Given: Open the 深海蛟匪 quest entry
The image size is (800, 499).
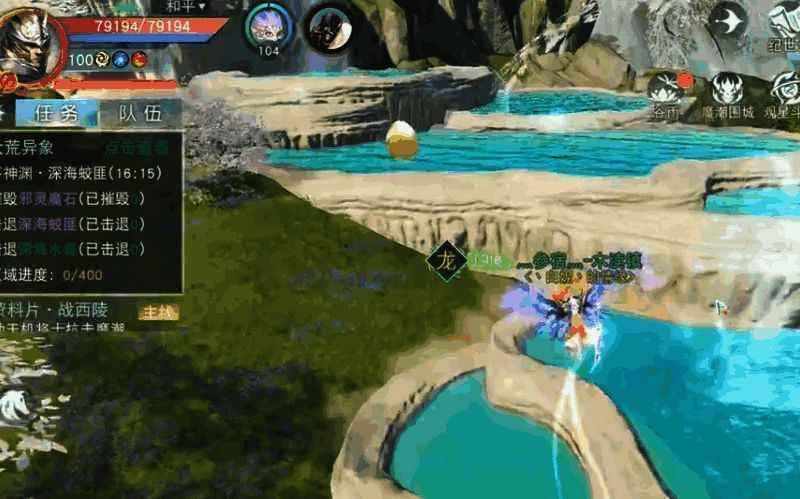Looking at the screenshot, I should [x=80, y=173].
